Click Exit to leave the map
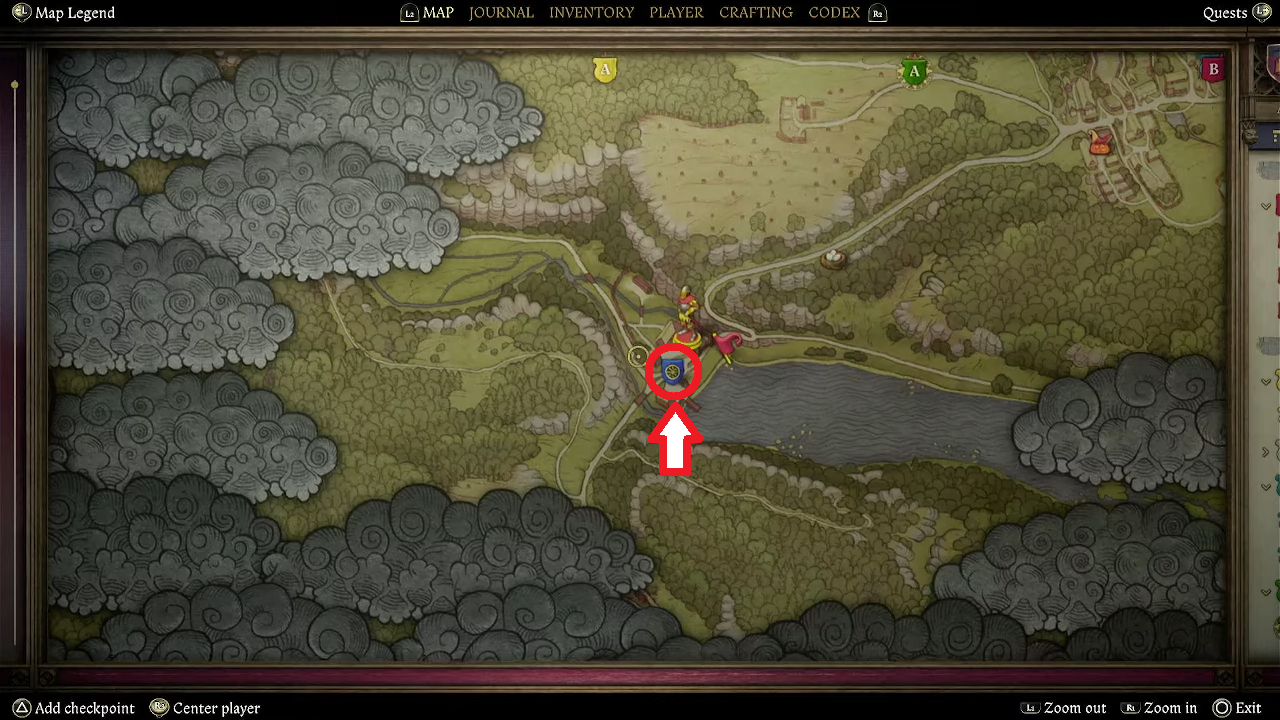The width and height of the screenshot is (1280, 720). point(1242,707)
